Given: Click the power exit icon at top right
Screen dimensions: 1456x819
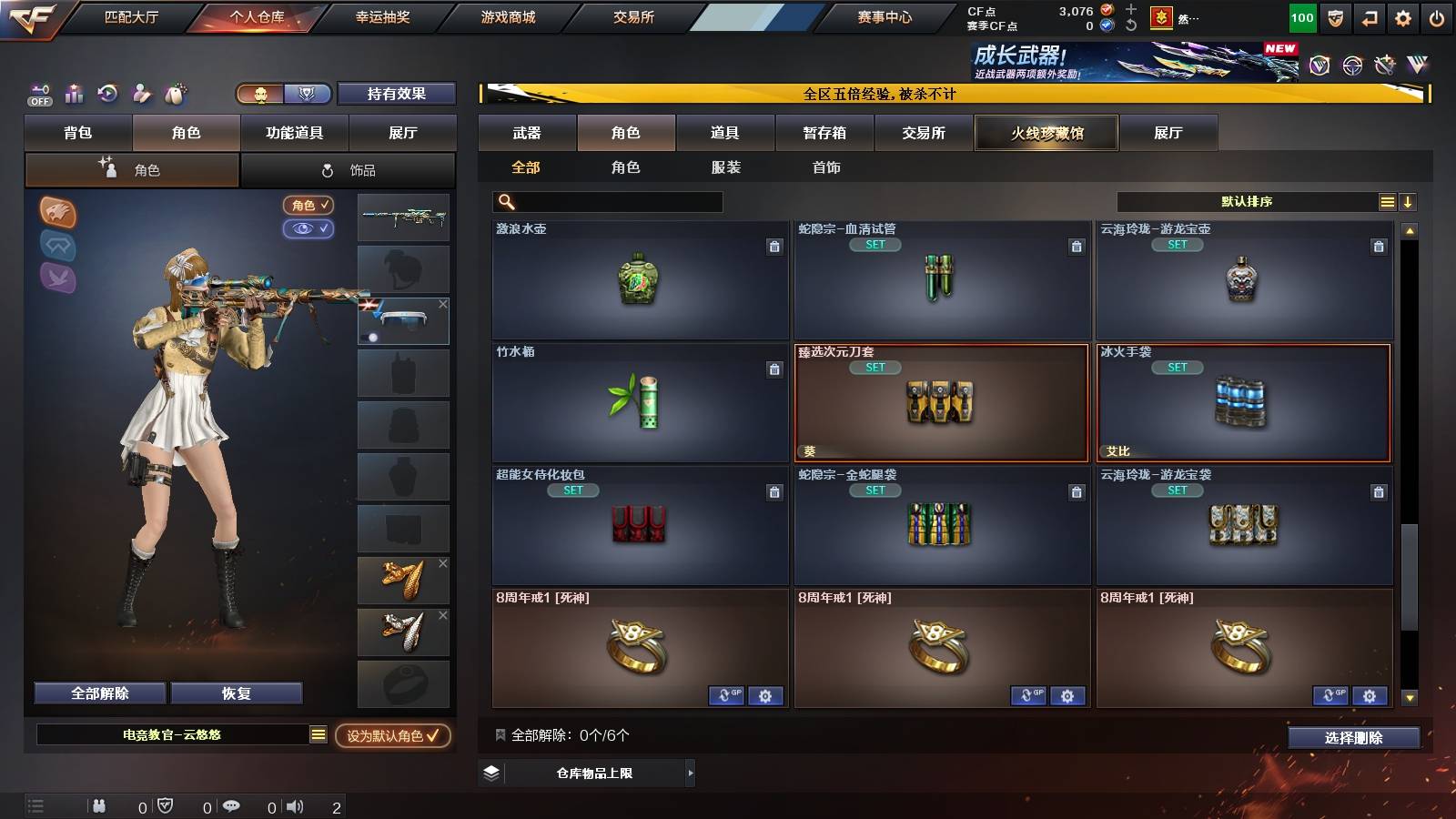Looking at the screenshot, I should click(x=1437, y=16).
